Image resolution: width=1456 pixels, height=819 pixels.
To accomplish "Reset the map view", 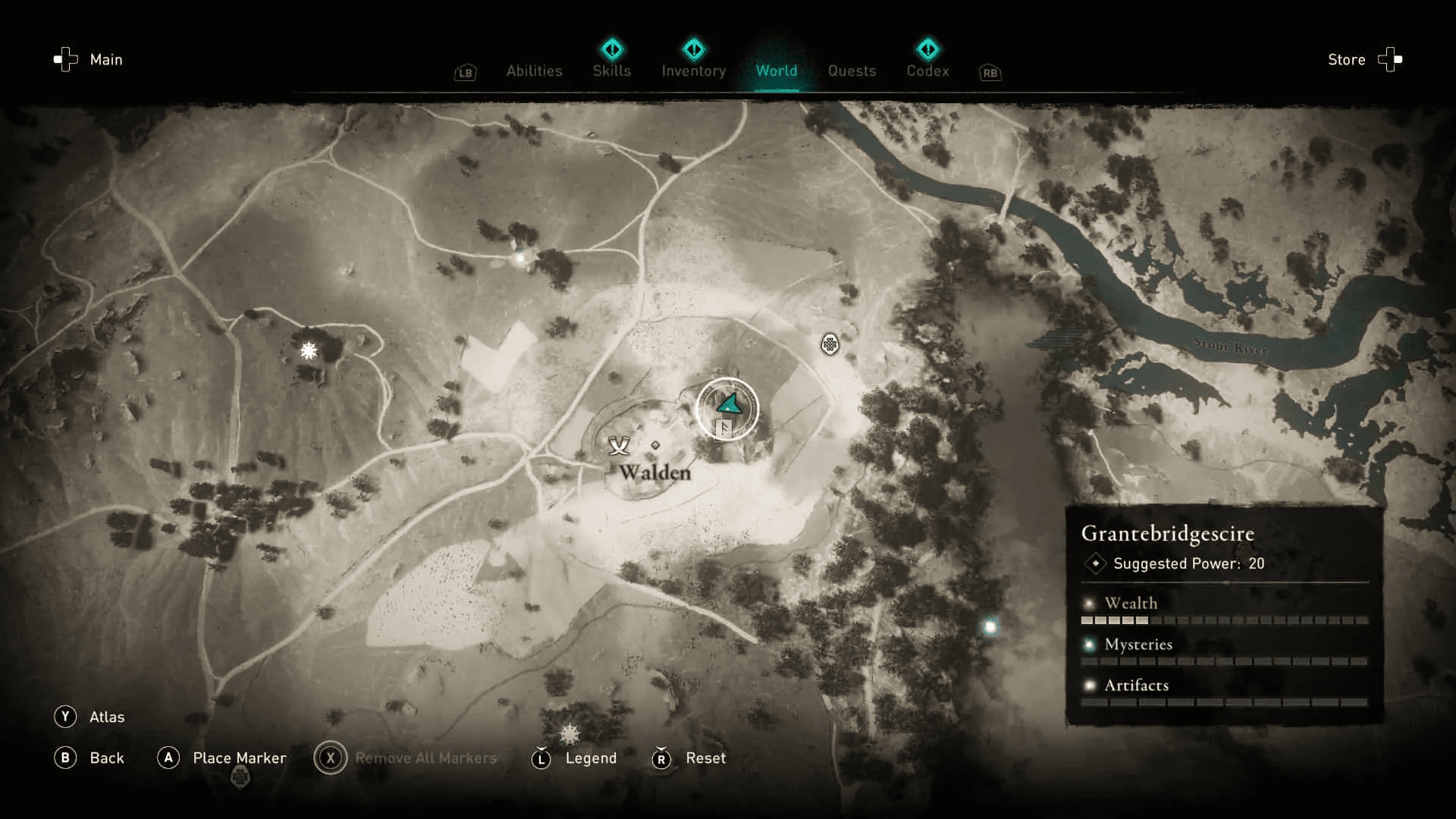I will click(705, 758).
